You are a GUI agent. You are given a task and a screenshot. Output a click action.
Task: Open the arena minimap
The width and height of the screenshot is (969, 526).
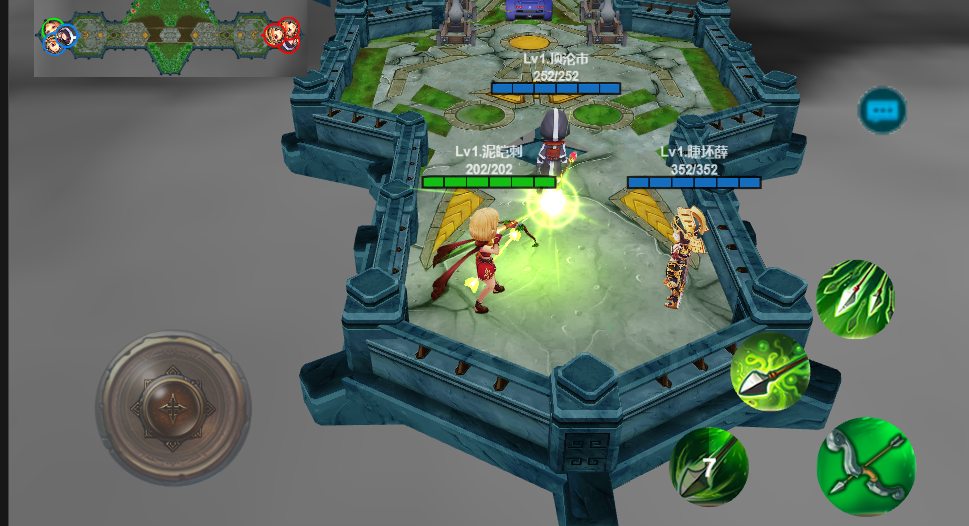[170, 37]
